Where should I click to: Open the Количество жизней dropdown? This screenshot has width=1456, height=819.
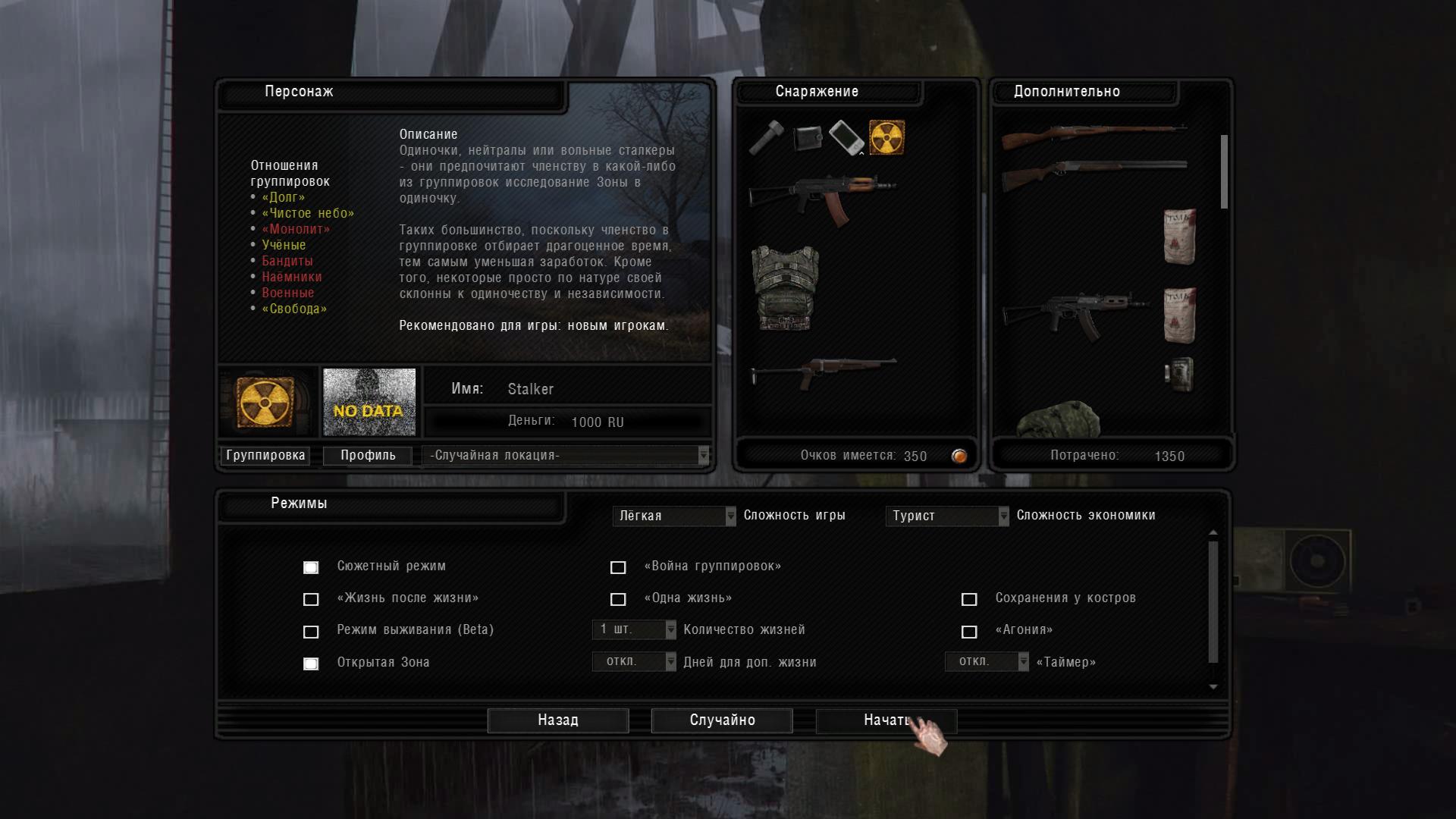click(x=634, y=629)
